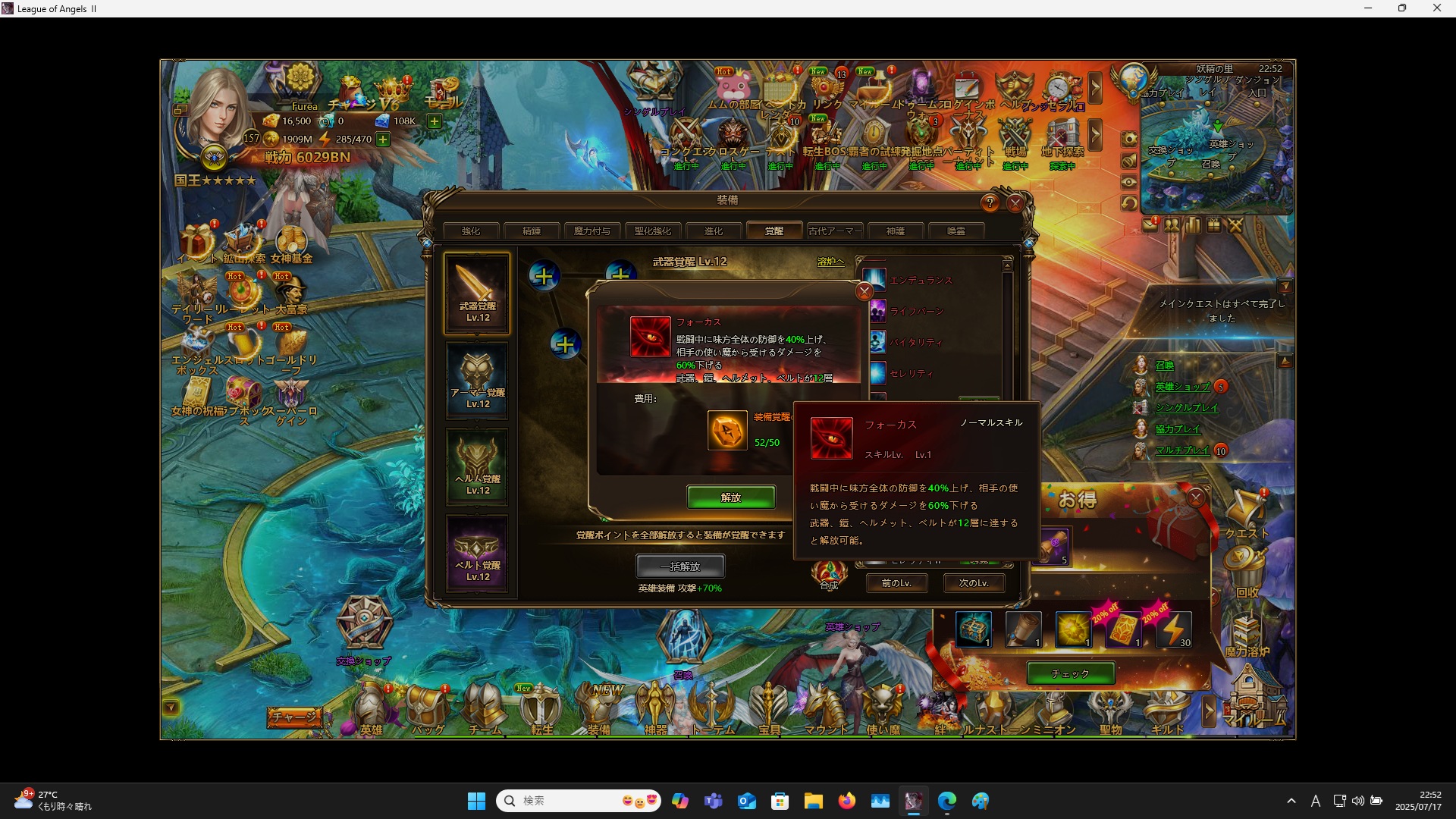1456x819 pixels.
Task: Select the 神護 tab
Action: click(x=896, y=231)
